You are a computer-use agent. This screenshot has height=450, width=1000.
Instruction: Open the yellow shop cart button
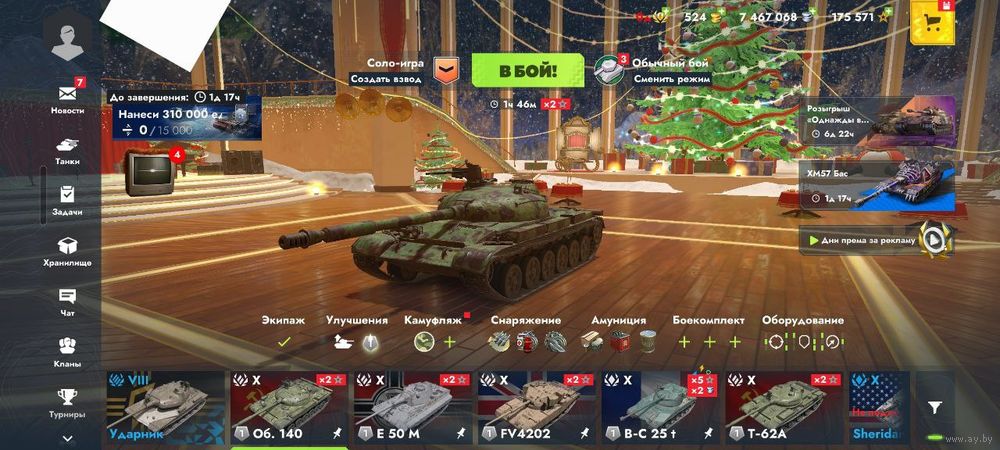(933, 22)
